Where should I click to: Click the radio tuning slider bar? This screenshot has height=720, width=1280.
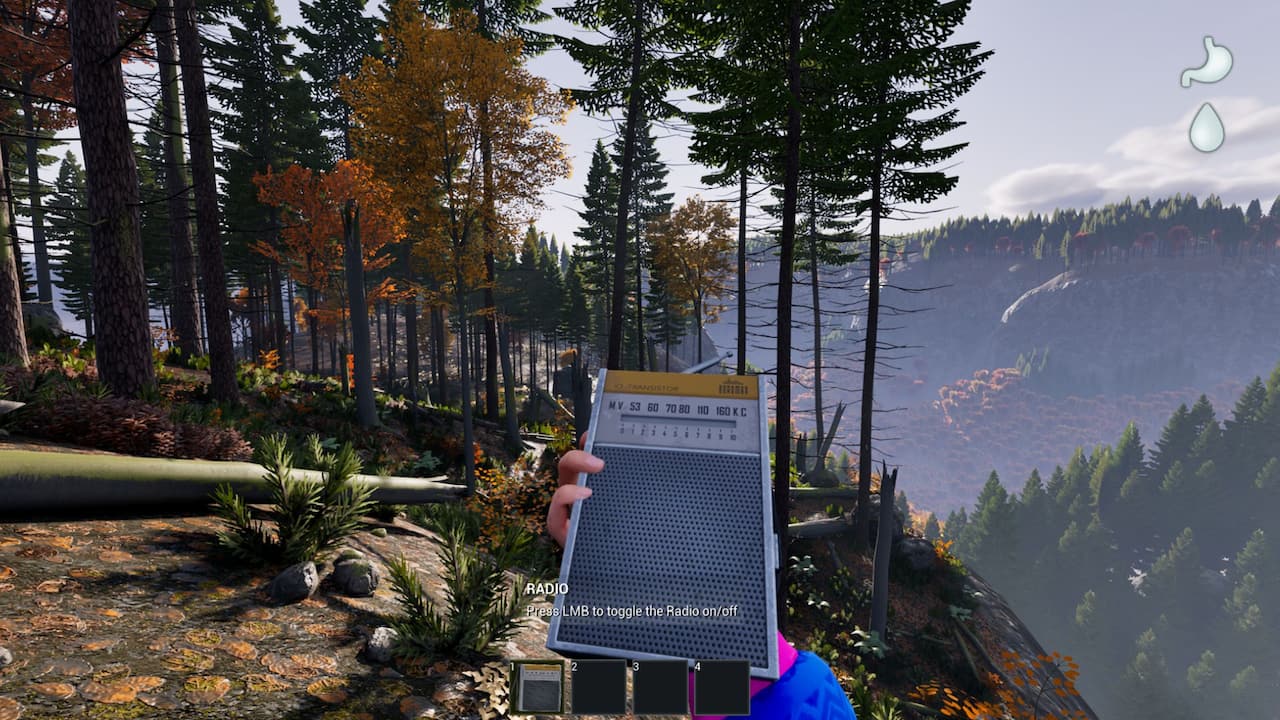pos(678,420)
